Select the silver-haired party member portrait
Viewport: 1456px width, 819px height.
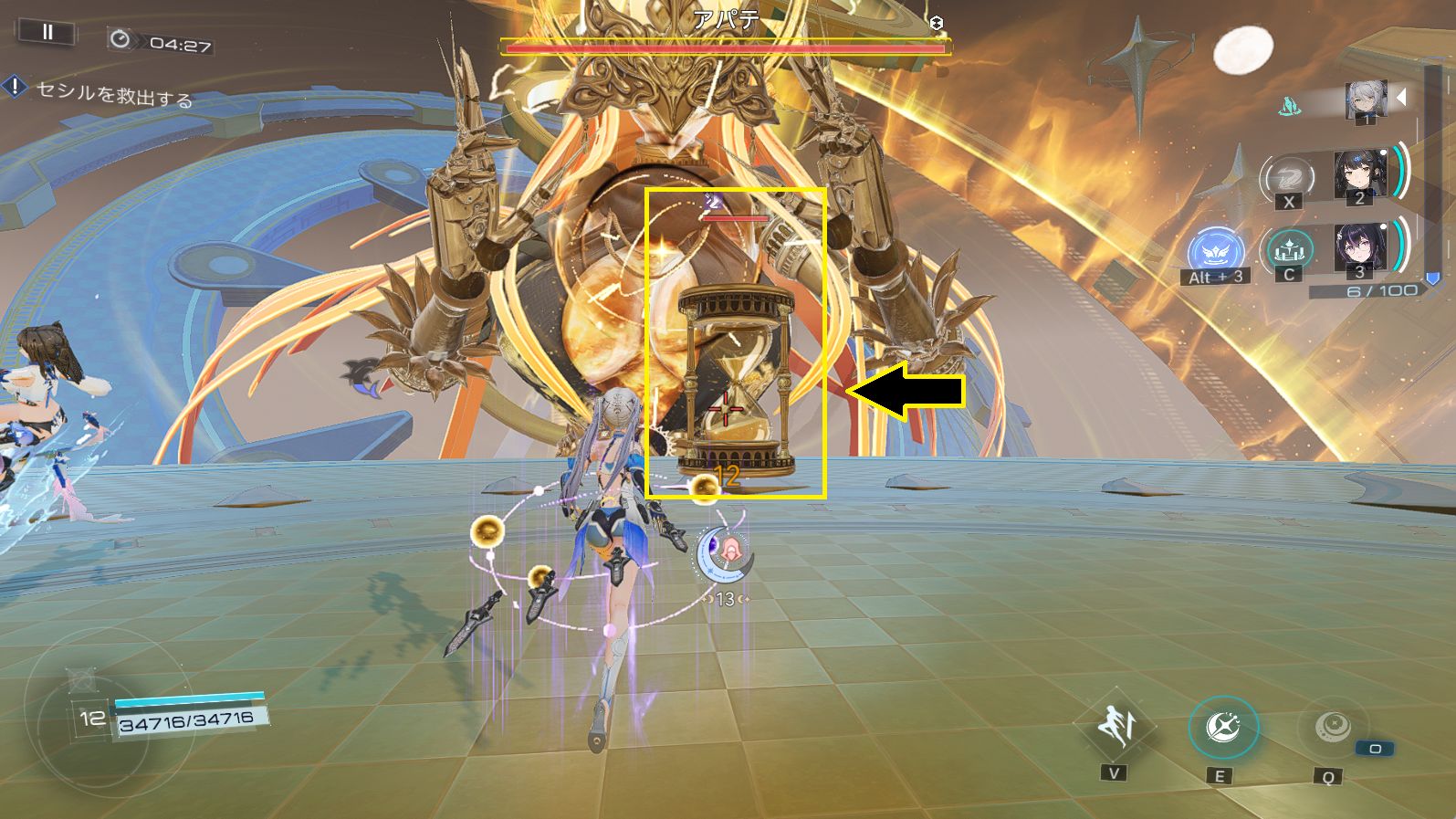tap(1366, 99)
